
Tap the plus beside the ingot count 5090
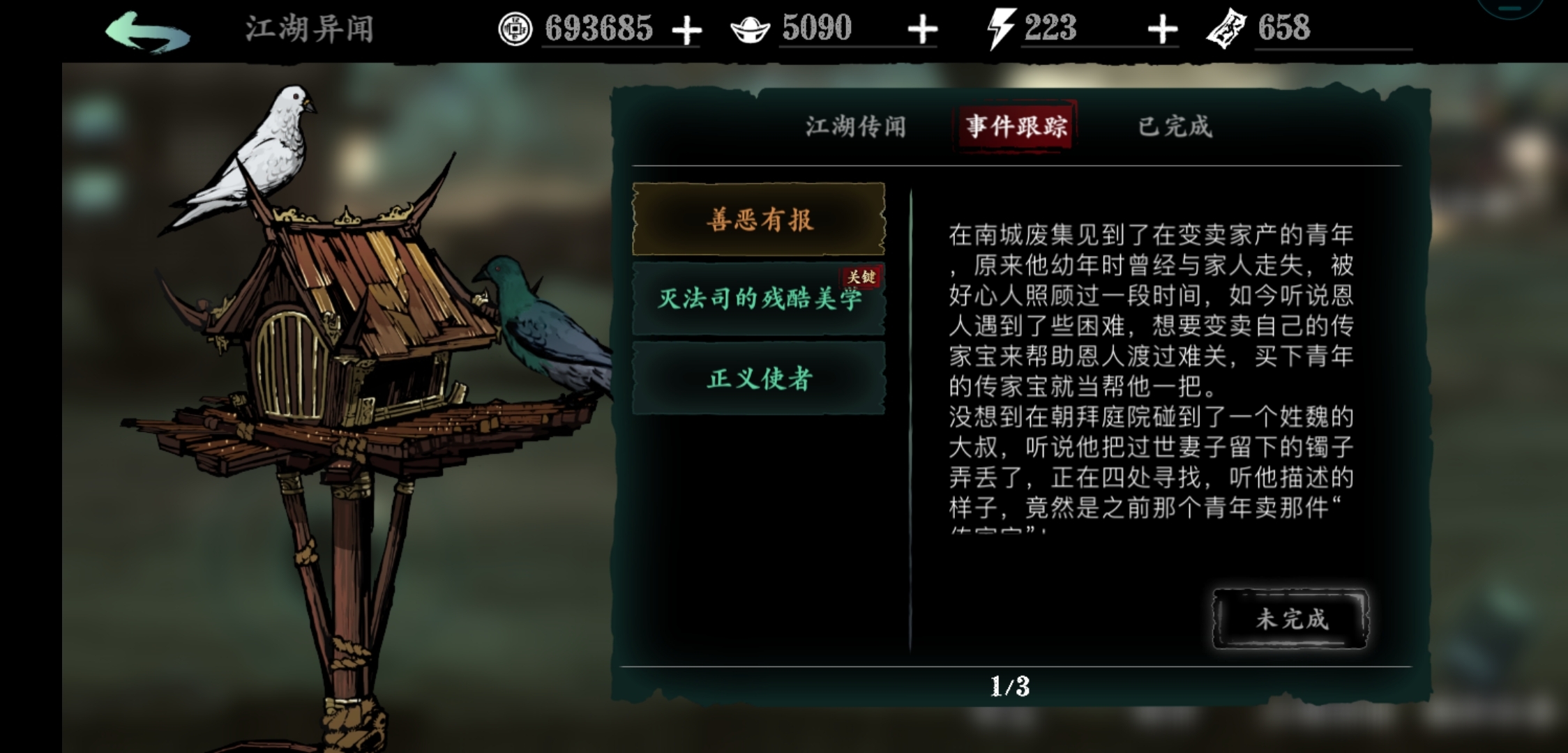923,29
